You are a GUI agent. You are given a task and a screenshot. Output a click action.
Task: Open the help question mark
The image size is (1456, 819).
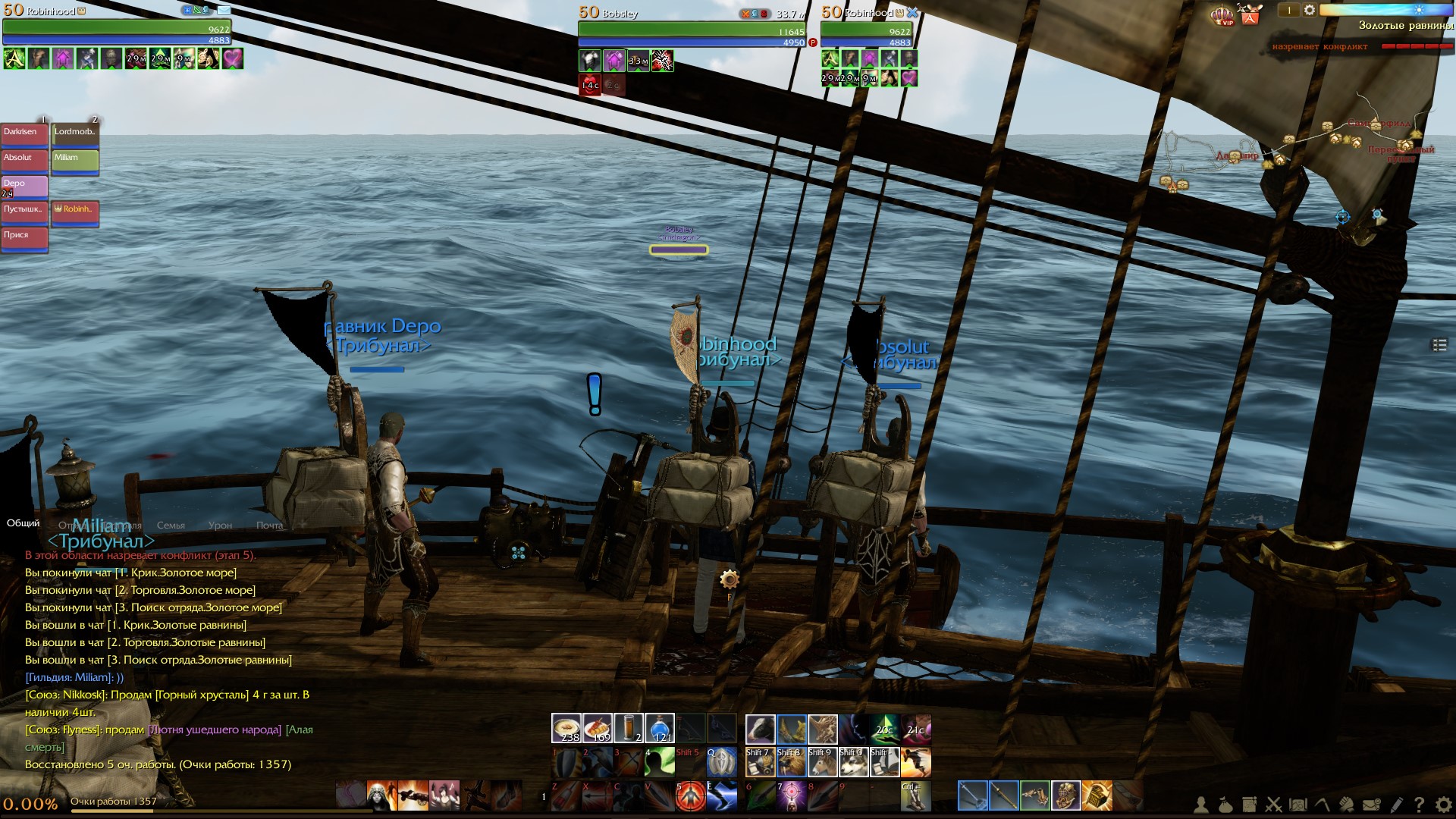tap(1419, 805)
